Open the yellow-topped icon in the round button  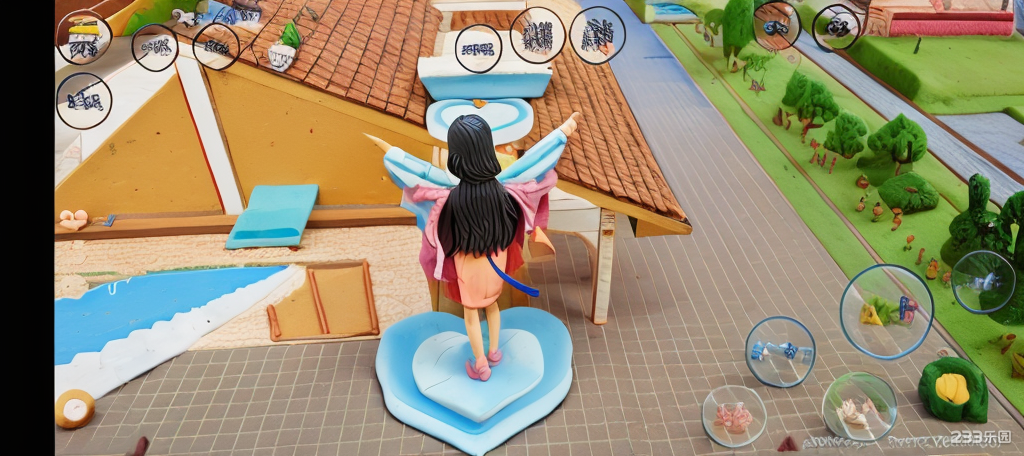coord(84,37)
